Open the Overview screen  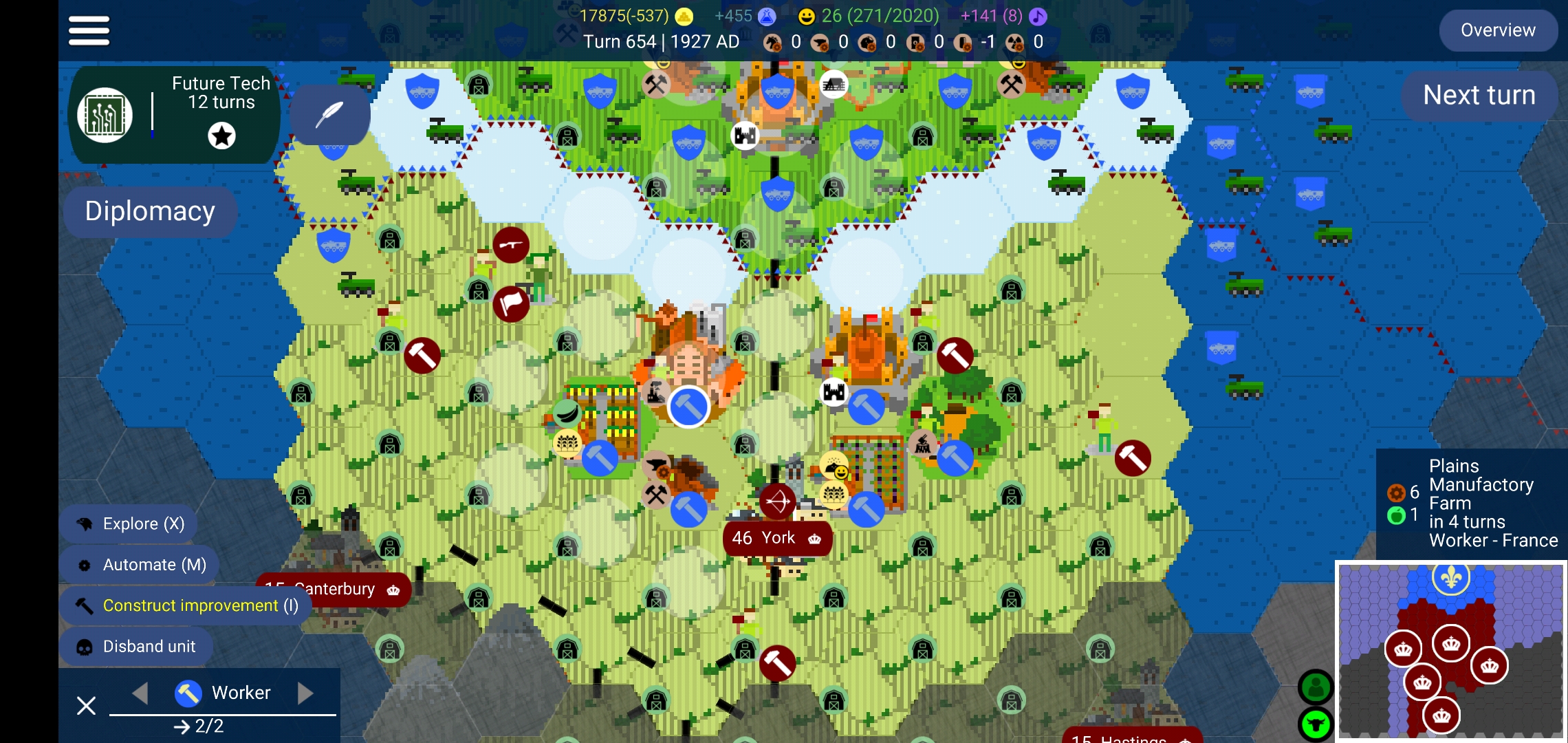point(1498,30)
